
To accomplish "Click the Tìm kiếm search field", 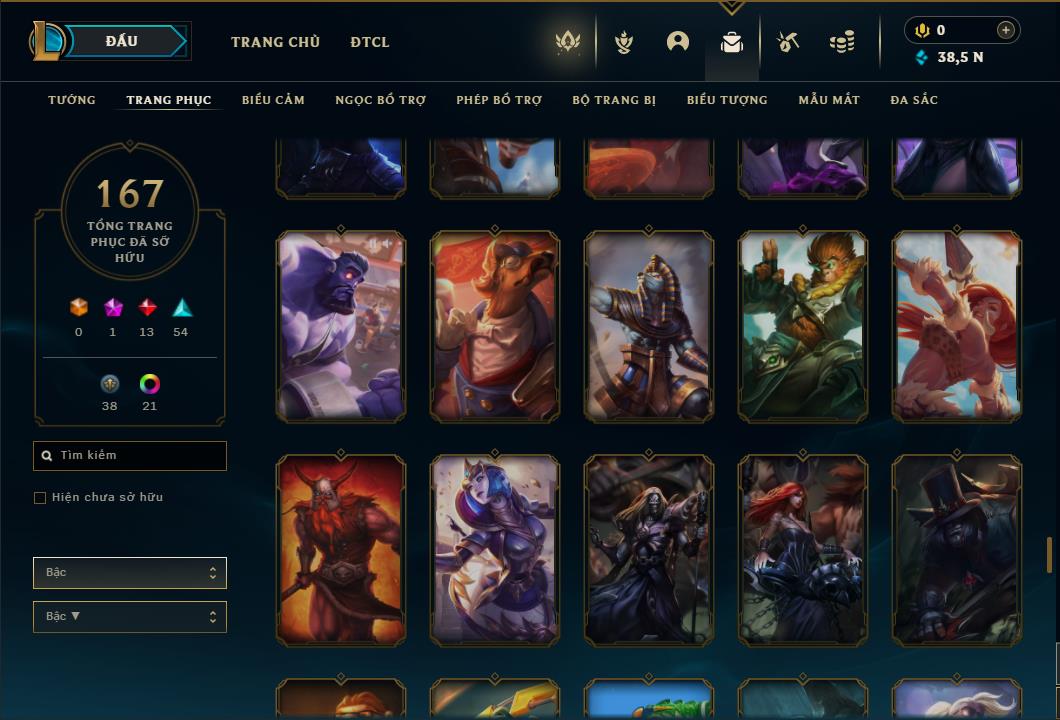I will point(130,456).
